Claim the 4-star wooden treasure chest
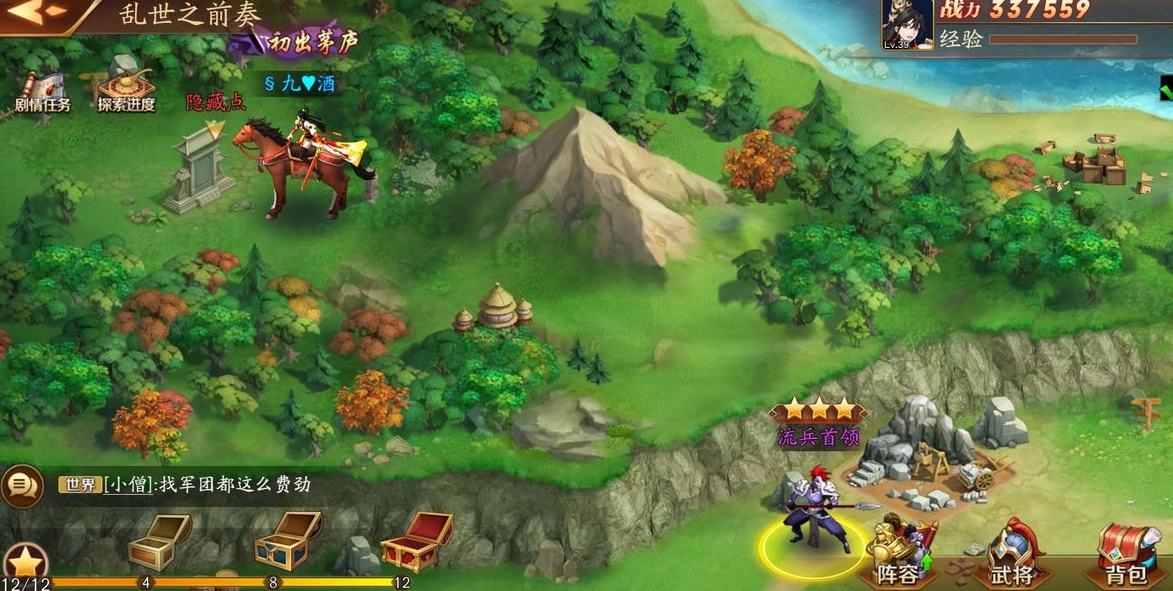The height and width of the screenshot is (591, 1173). [x=160, y=541]
